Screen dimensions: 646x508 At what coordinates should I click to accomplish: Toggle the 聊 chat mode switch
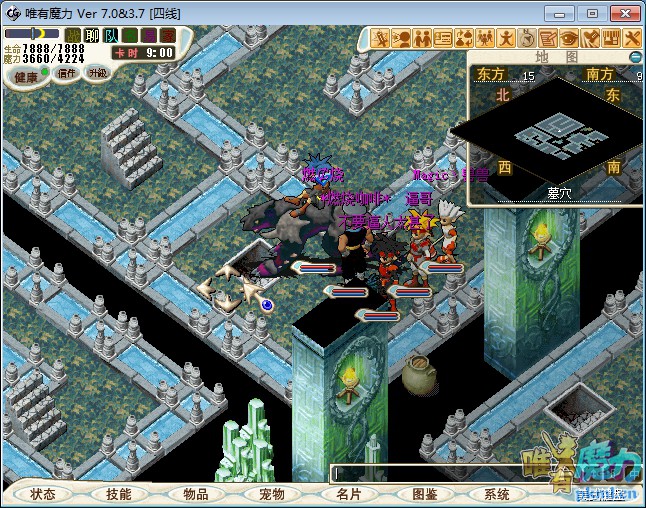[x=92, y=36]
